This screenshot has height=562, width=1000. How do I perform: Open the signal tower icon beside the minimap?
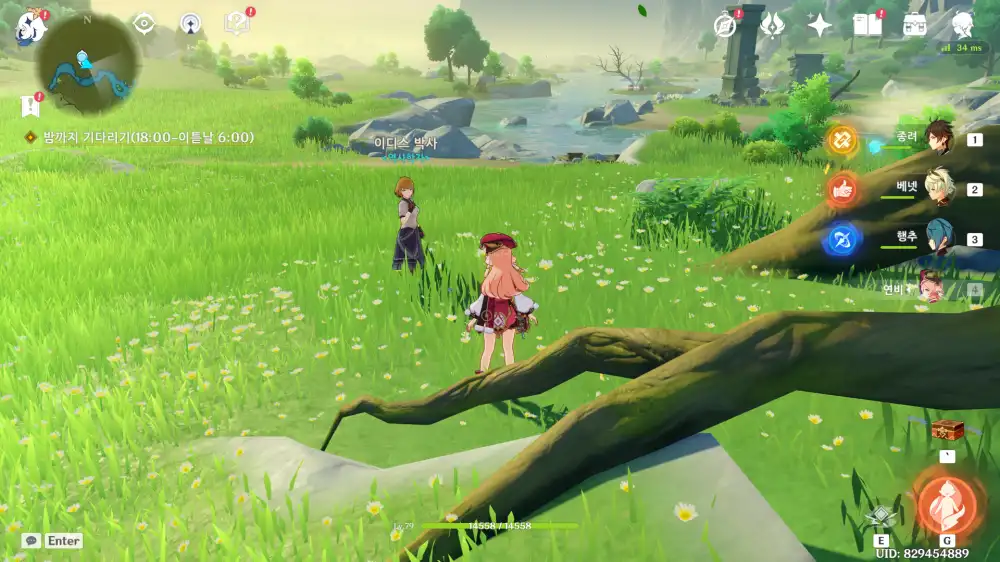pyautogui.click(x=190, y=24)
